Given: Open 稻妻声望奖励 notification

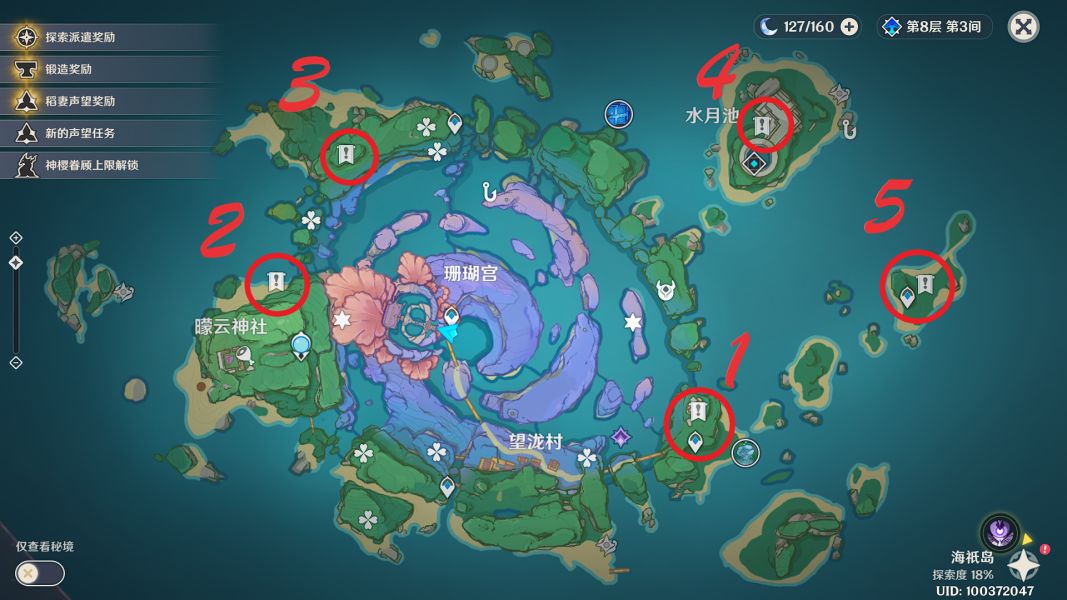Looking at the screenshot, I should point(80,101).
